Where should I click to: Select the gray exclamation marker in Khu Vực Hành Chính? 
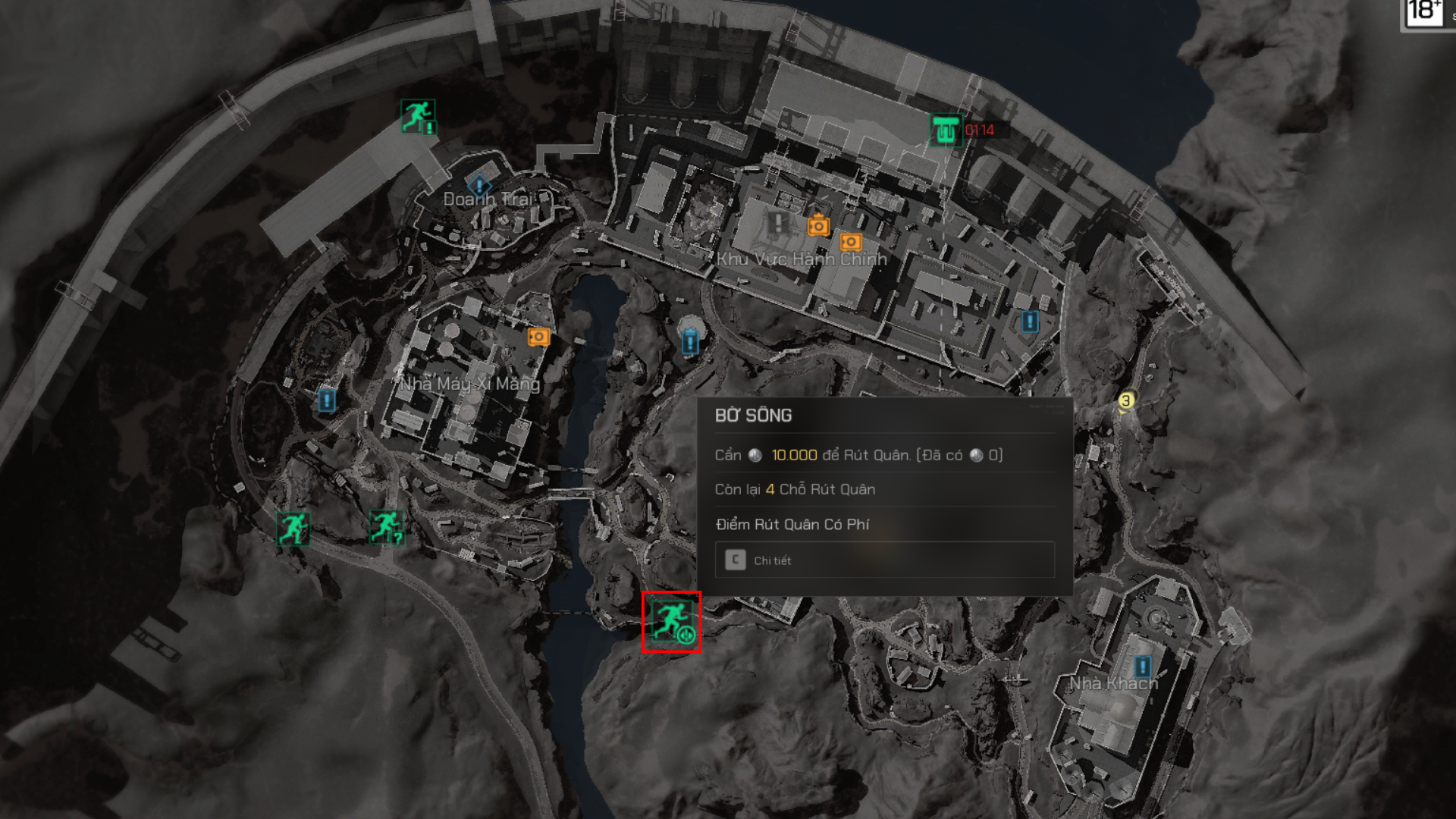tap(777, 223)
